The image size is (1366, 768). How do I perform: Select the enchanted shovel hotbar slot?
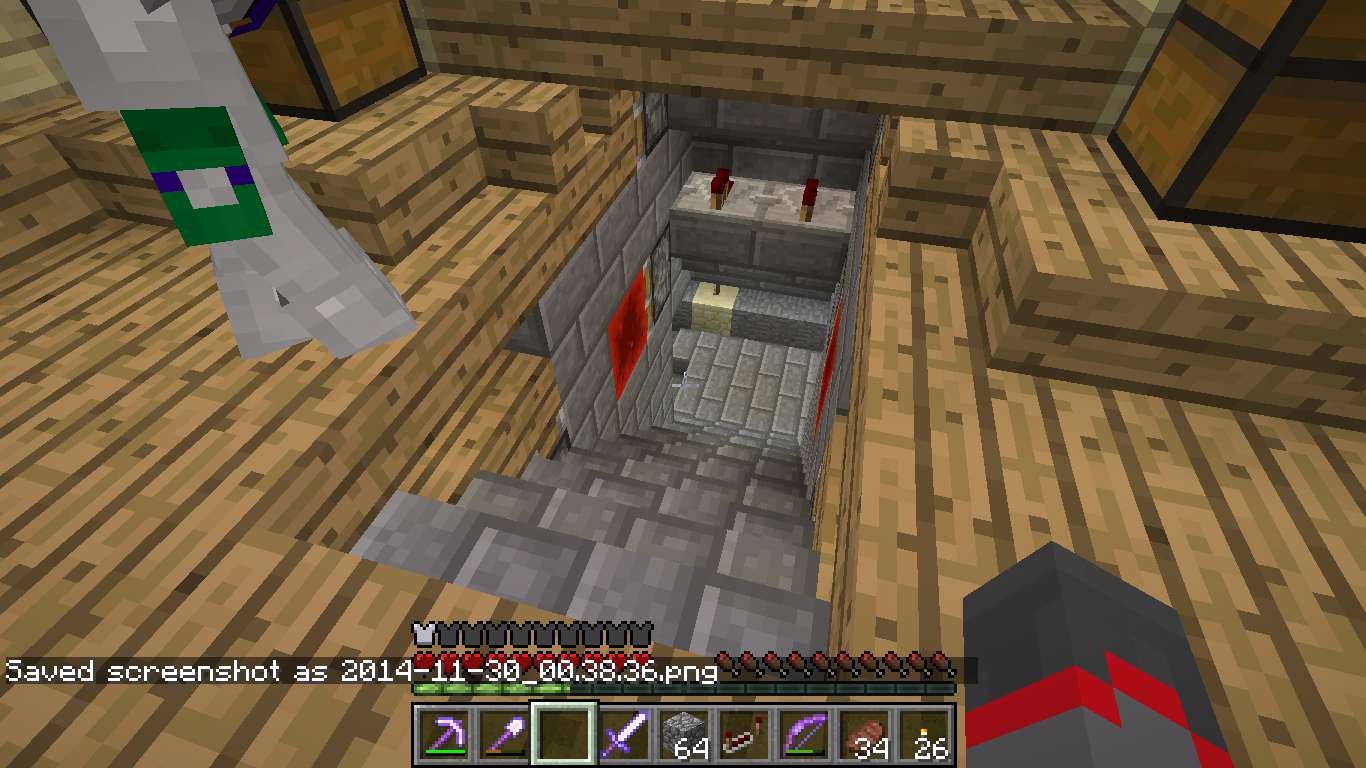[x=505, y=736]
